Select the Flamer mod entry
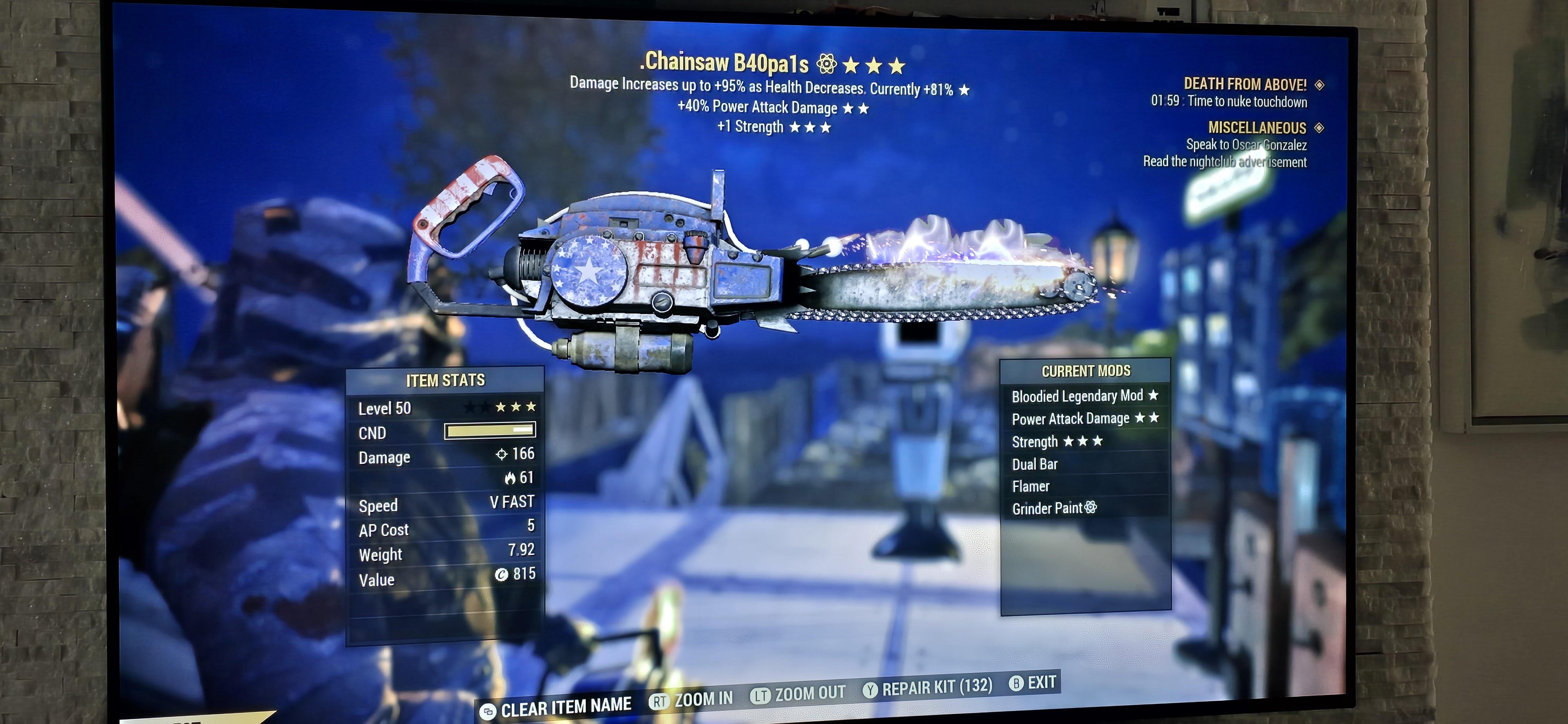The image size is (1568, 724). point(1031,487)
